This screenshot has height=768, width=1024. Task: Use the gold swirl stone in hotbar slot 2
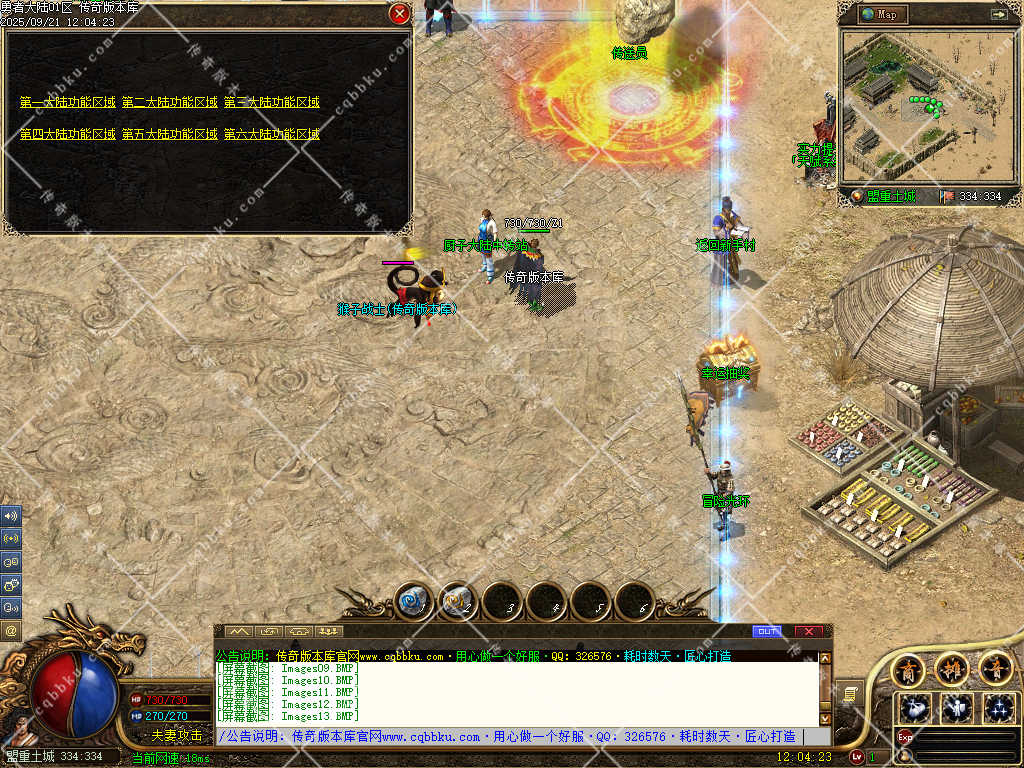point(458,602)
